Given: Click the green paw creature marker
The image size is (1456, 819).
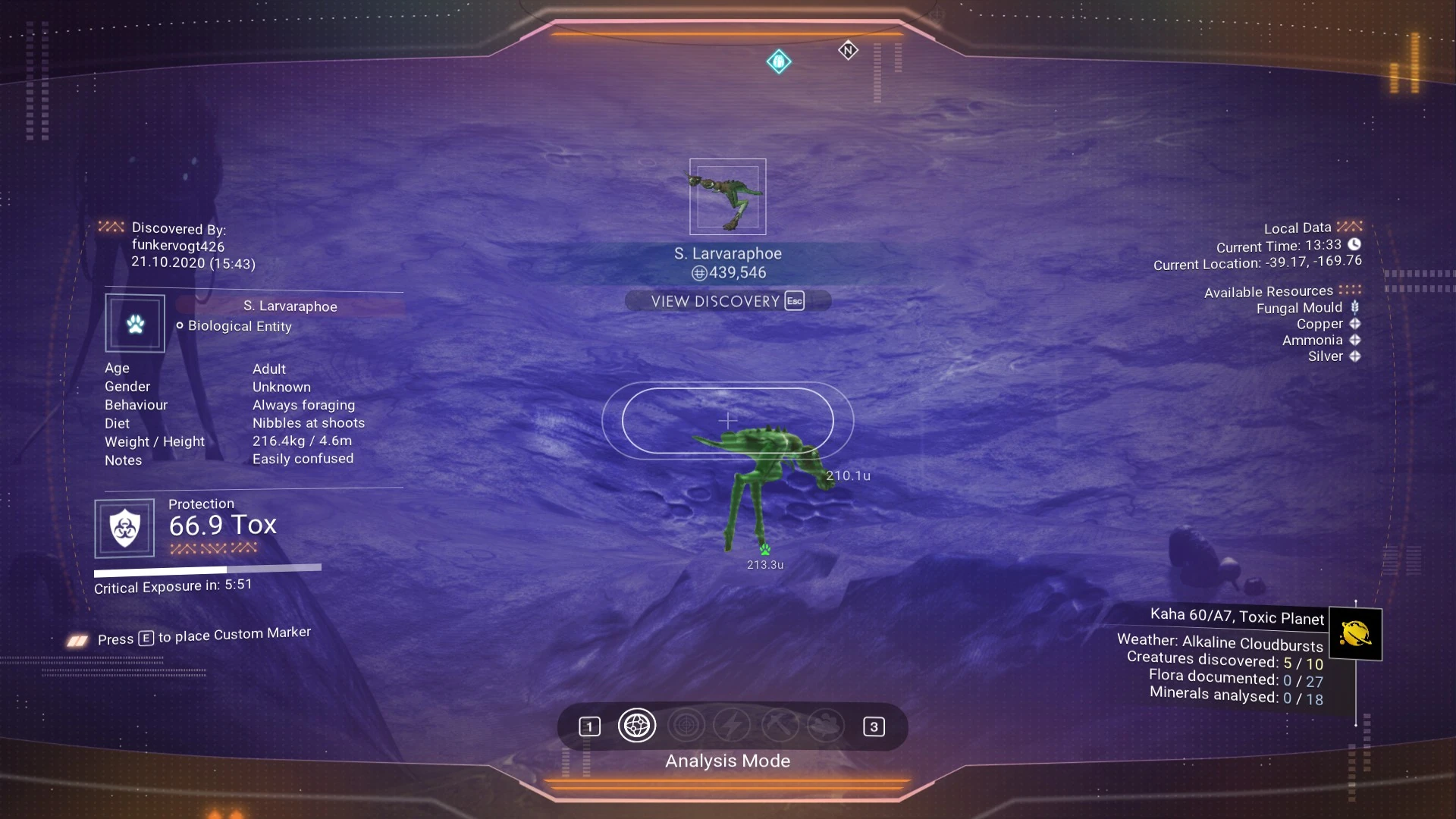Looking at the screenshot, I should click(764, 549).
